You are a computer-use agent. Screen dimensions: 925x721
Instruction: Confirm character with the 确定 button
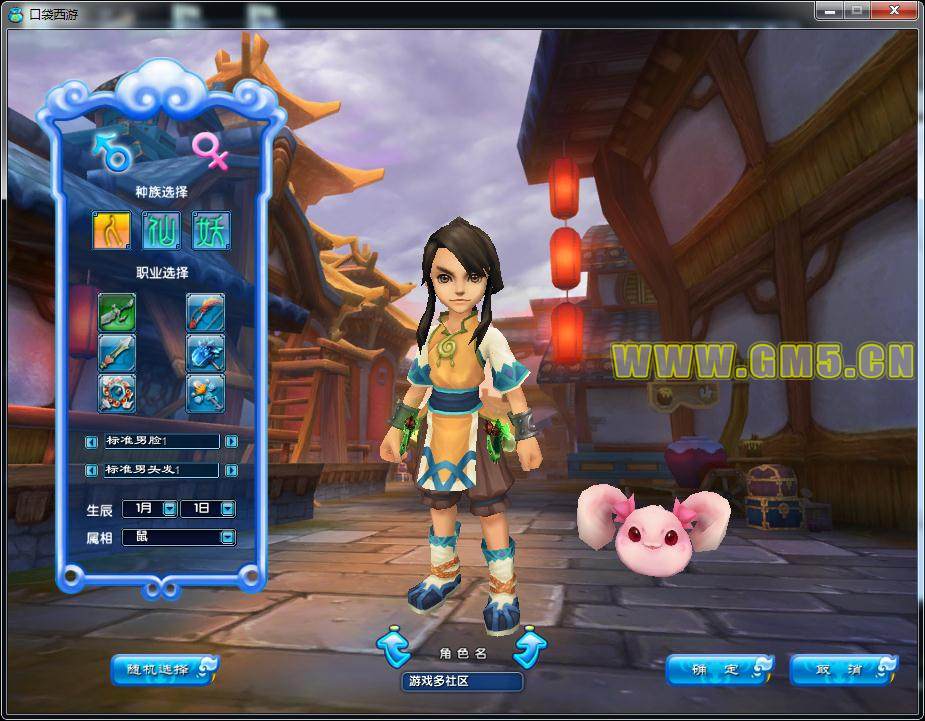(719, 669)
